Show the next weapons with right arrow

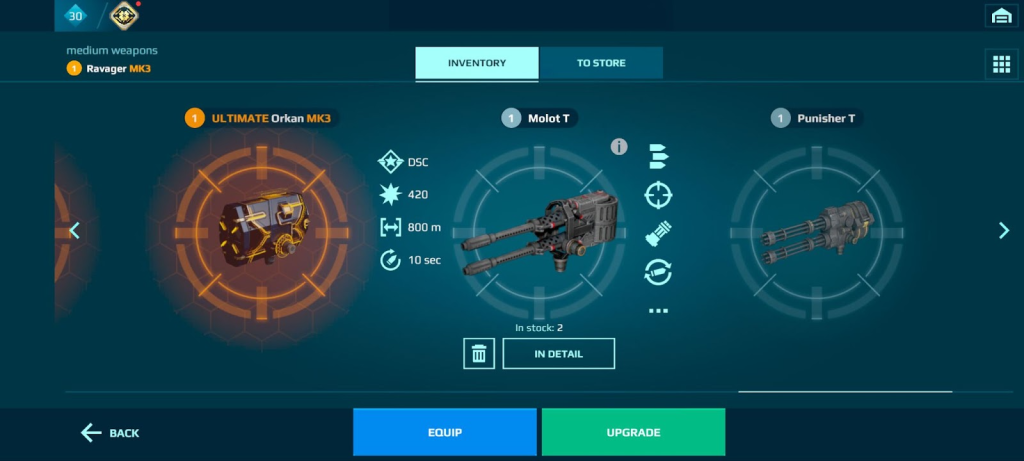pyautogui.click(x=1004, y=231)
